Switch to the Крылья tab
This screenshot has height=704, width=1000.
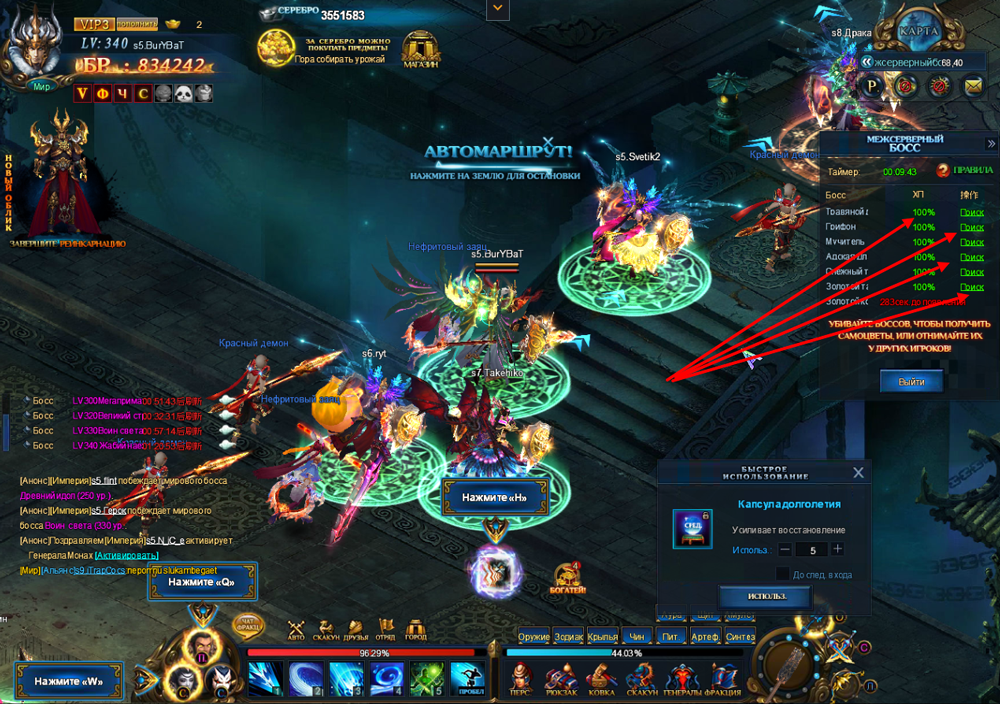603,636
